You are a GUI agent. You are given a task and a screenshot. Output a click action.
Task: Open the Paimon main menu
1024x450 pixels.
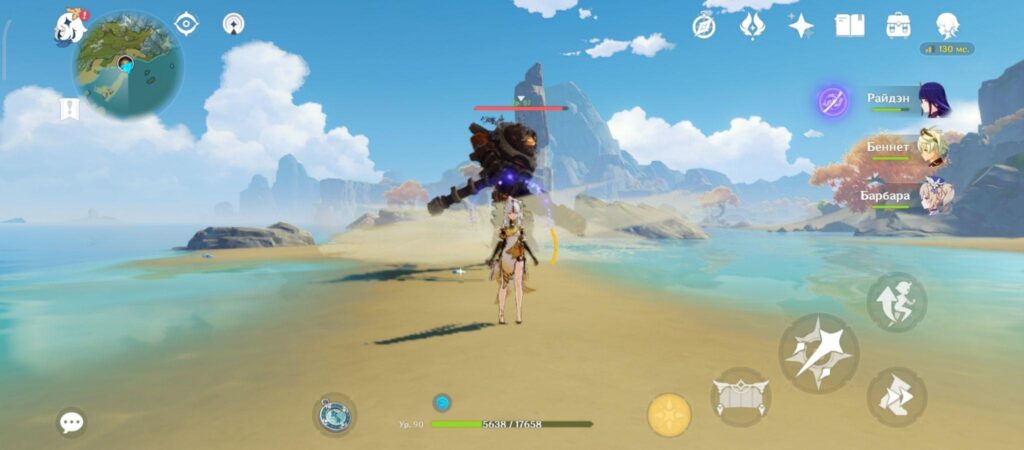(70, 26)
